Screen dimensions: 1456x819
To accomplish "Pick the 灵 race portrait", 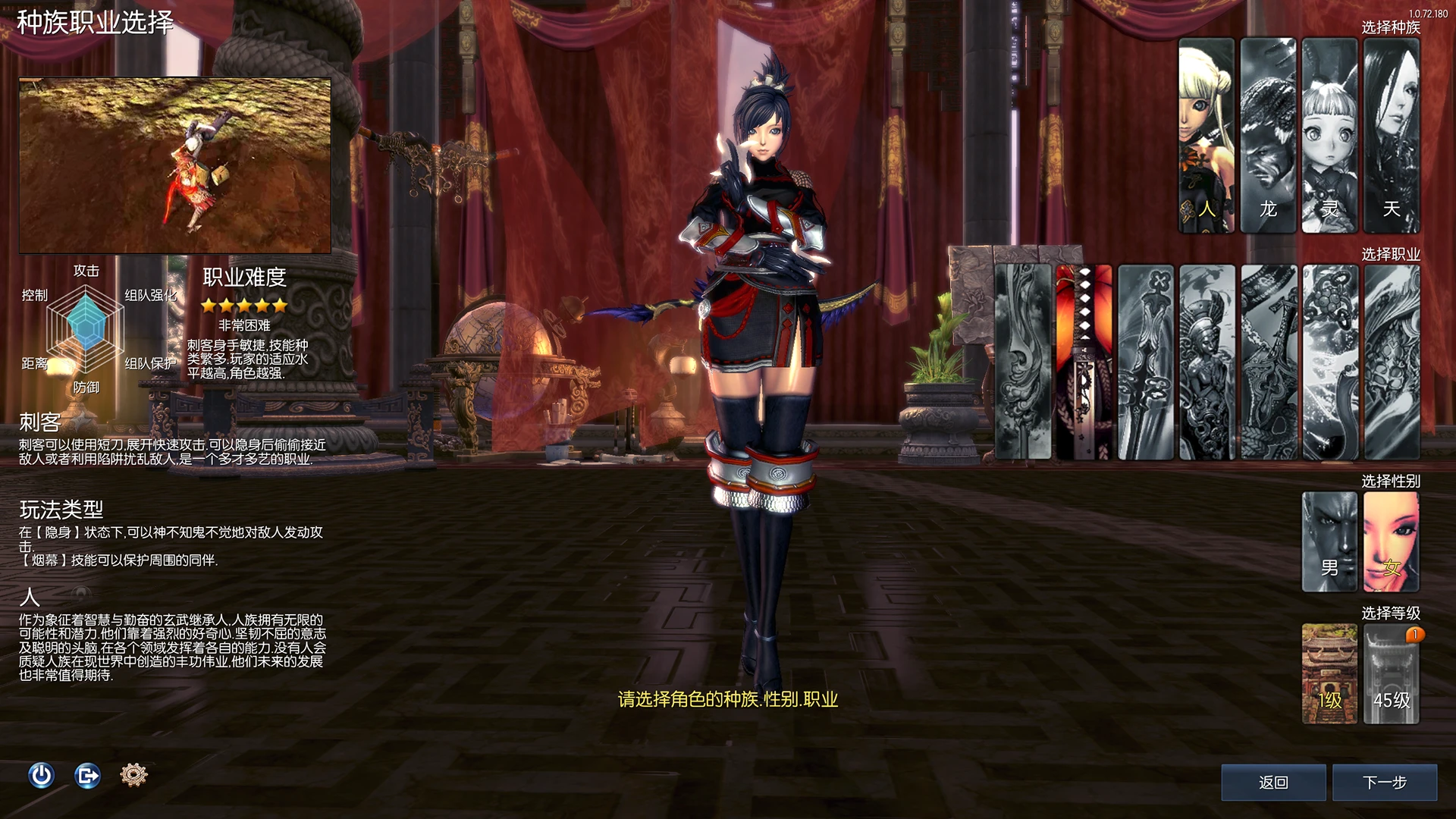I will point(1329,135).
